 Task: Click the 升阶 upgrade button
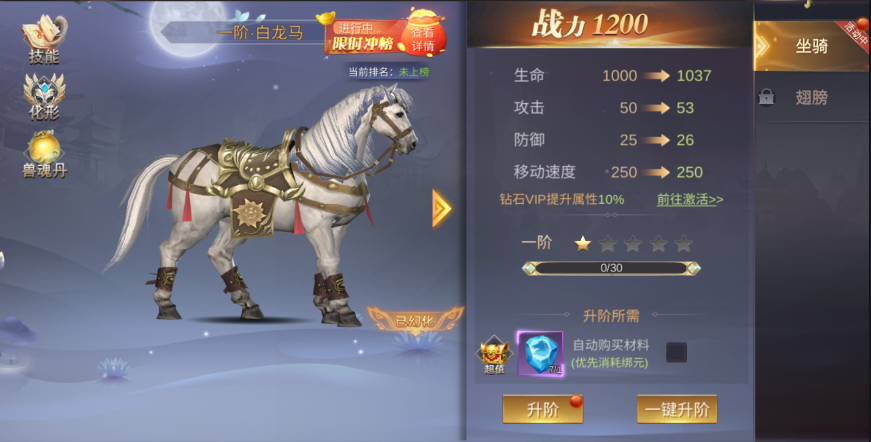(x=542, y=409)
